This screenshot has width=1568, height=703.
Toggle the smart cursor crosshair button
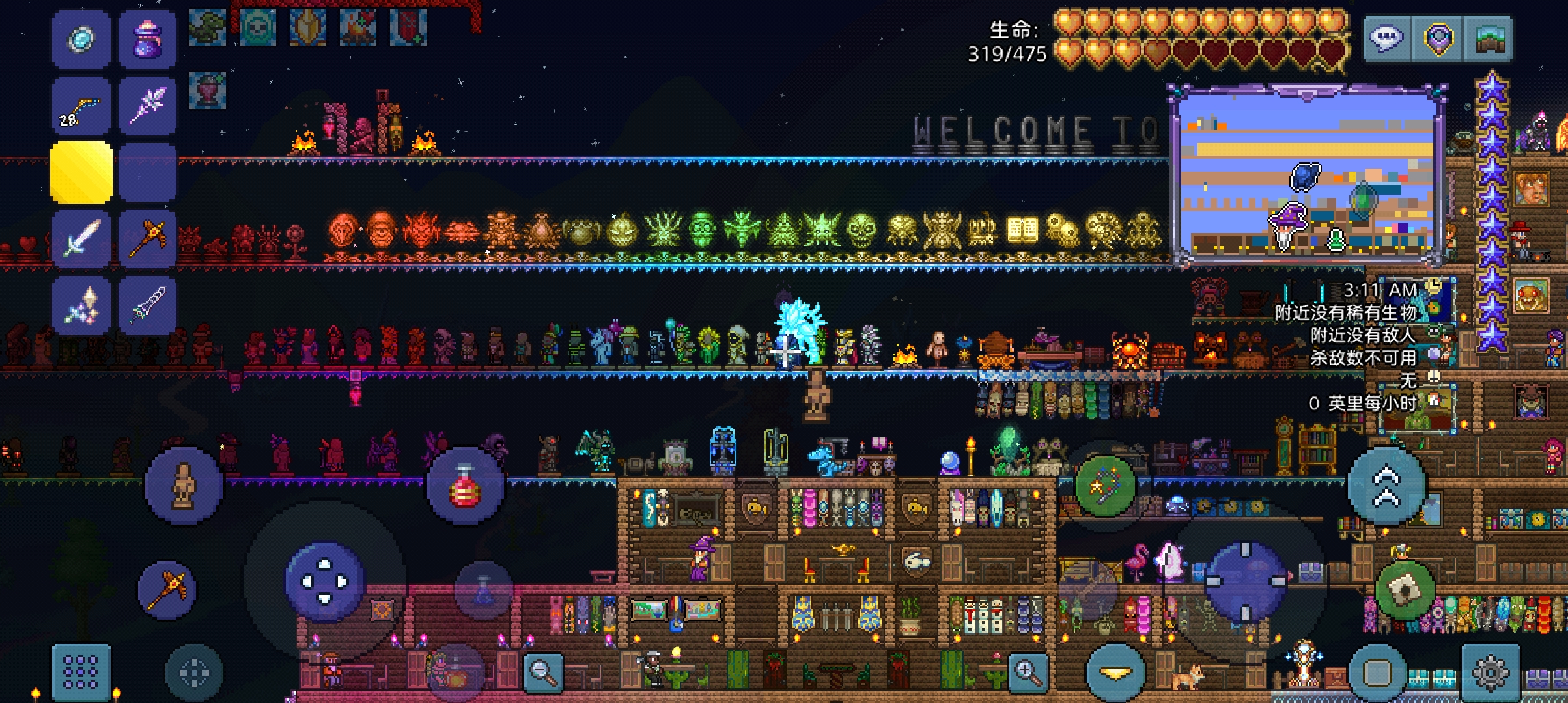click(x=194, y=672)
